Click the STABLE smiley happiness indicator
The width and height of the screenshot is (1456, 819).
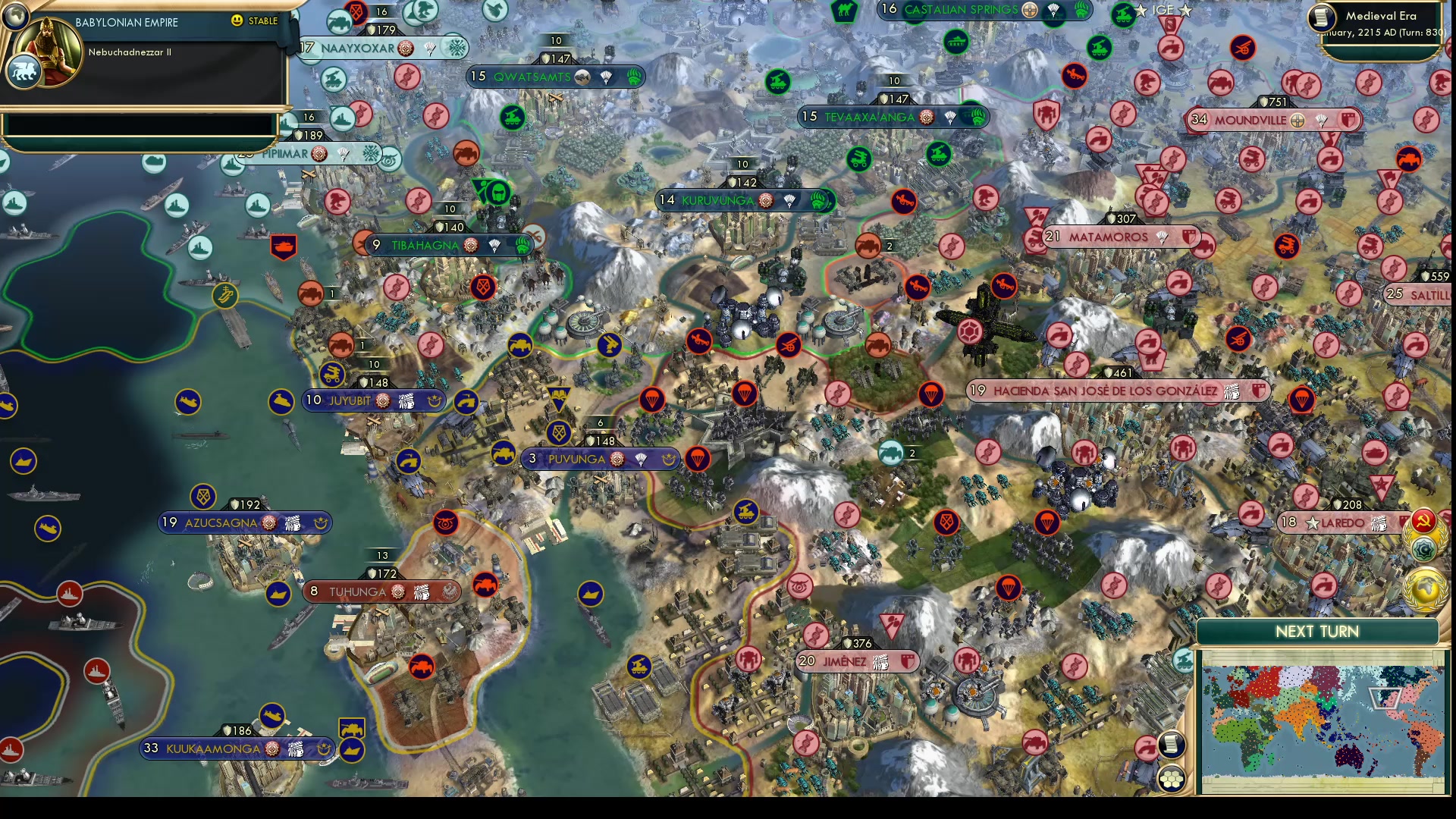[x=239, y=21]
